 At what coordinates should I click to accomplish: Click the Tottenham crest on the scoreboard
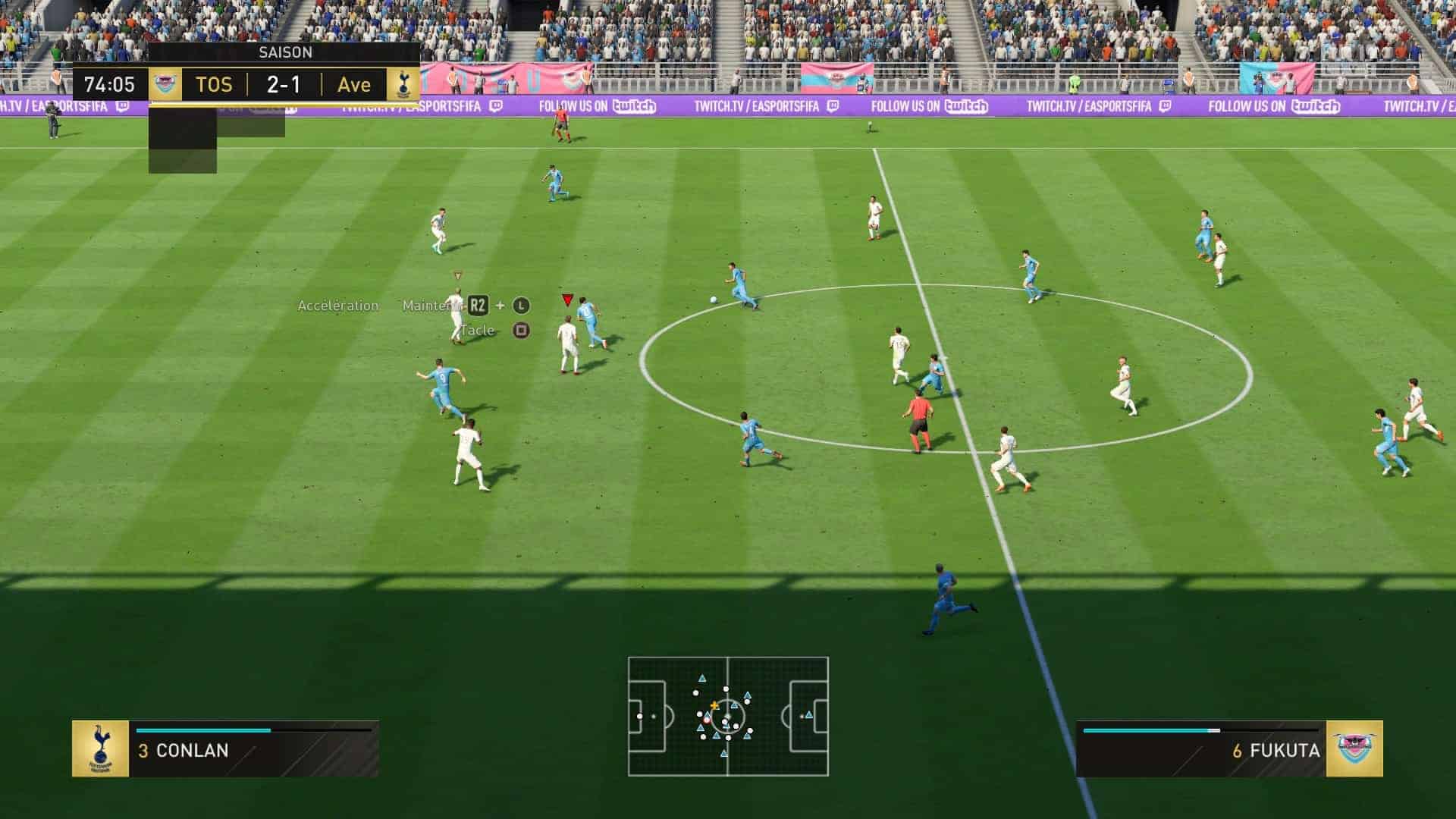coord(403,84)
